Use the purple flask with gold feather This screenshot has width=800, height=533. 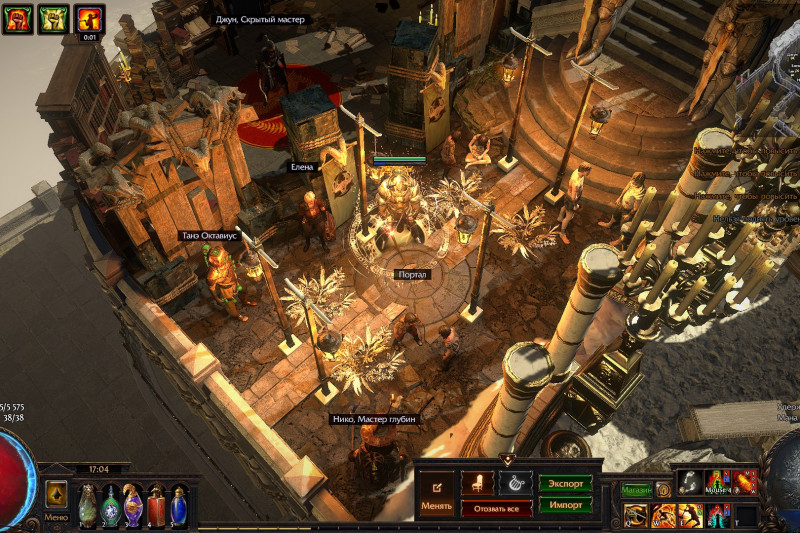(x=133, y=505)
